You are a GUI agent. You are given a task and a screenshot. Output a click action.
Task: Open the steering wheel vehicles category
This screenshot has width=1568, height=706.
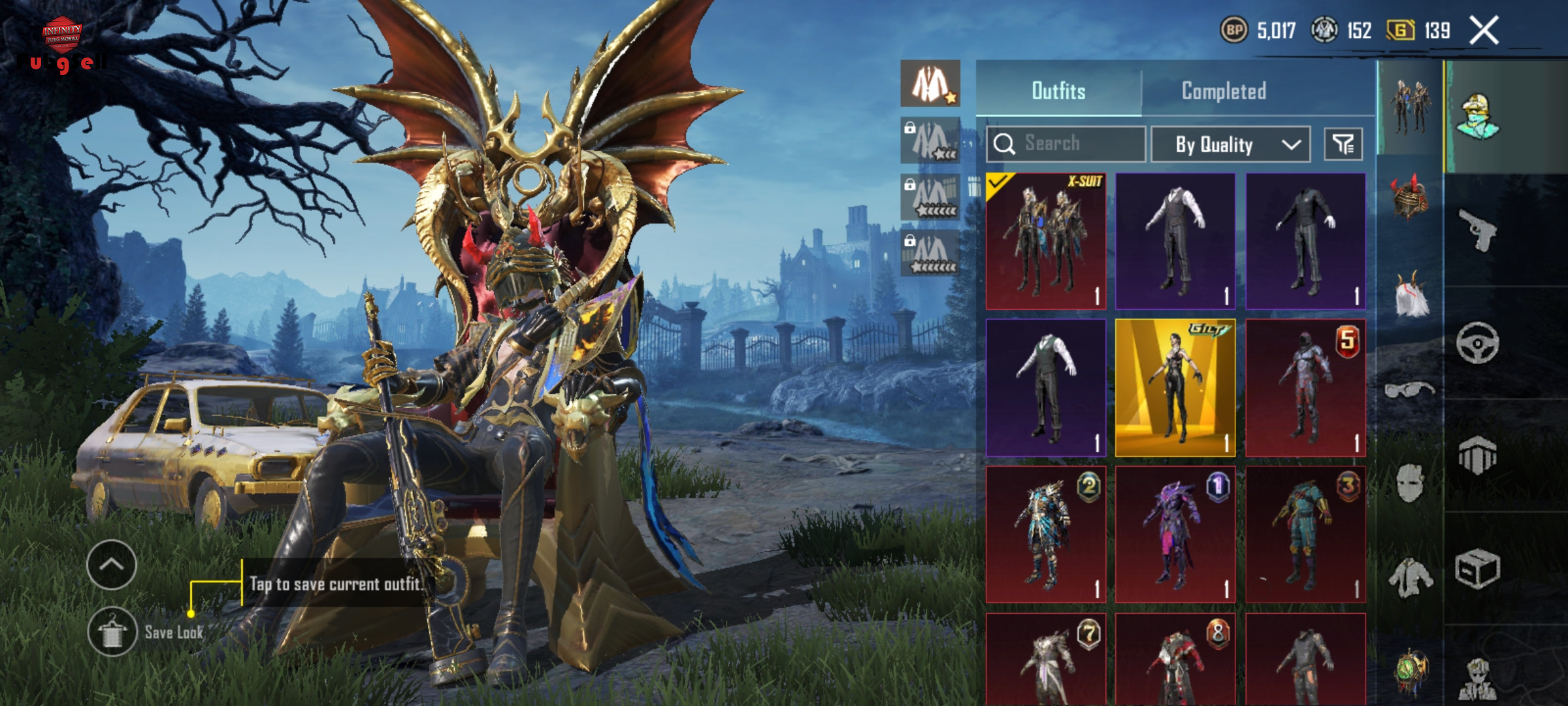[x=1478, y=343]
